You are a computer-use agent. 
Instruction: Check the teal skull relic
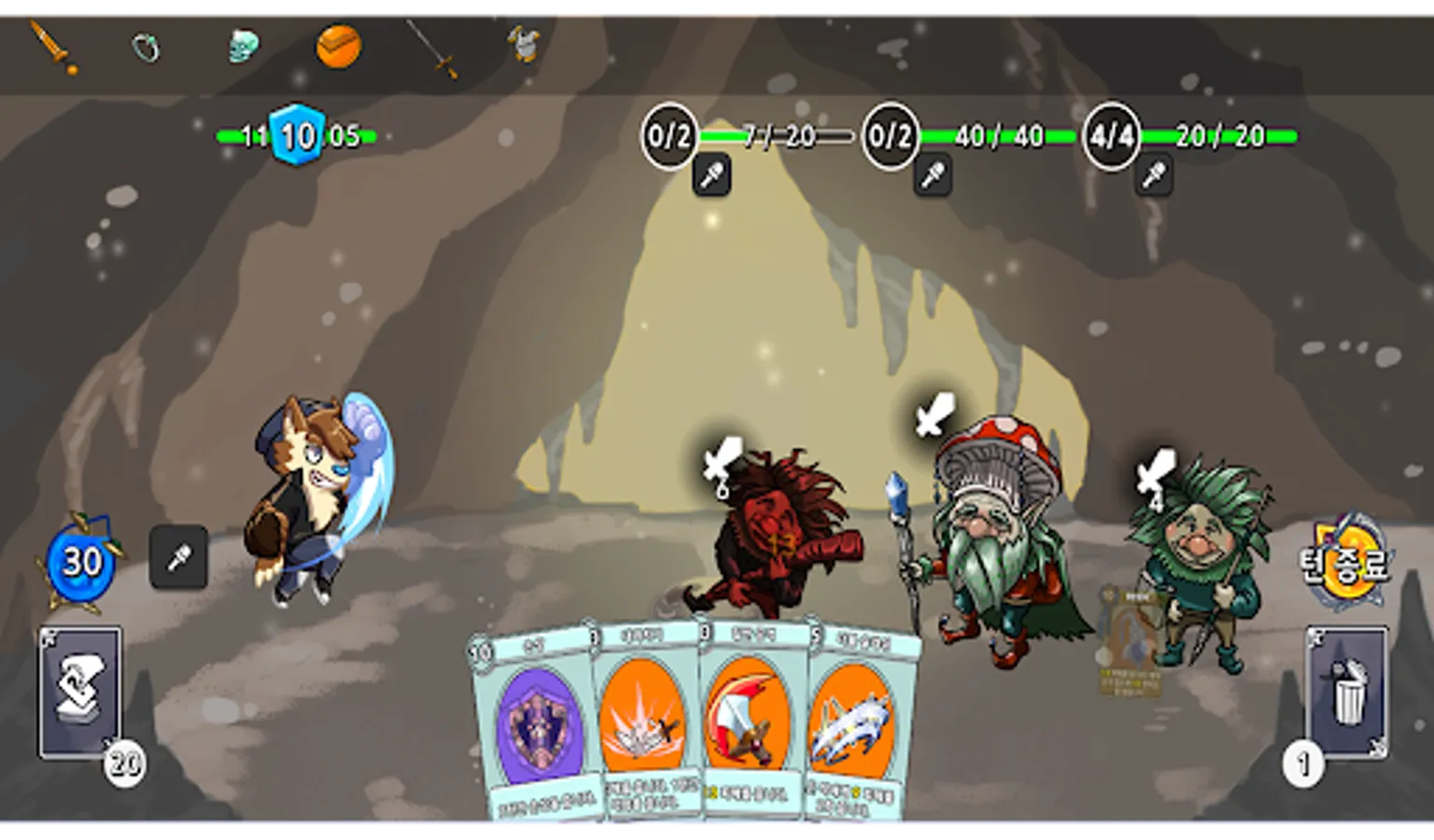click(243, 46)
